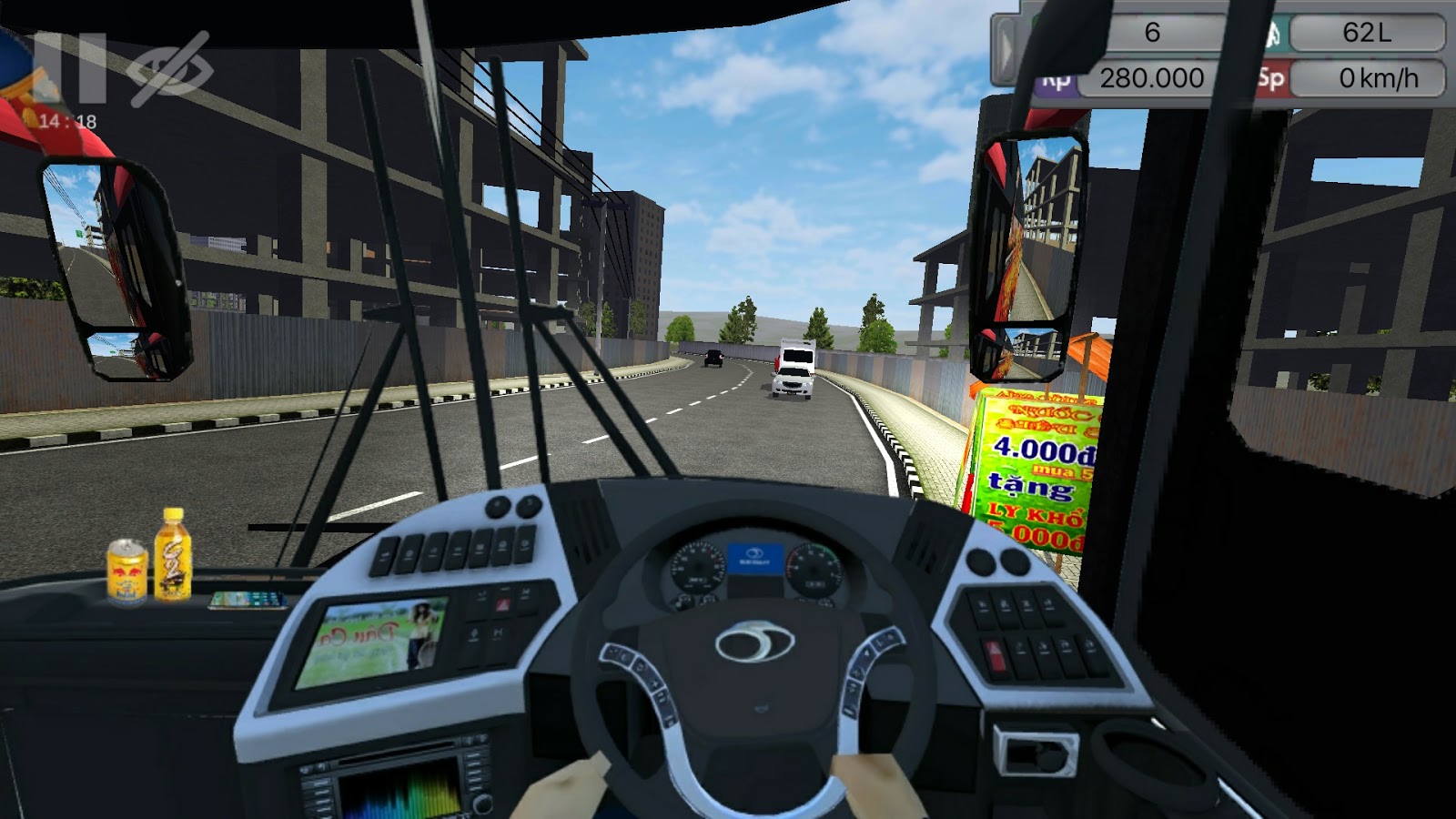Screen dimensions: 1456x819
Task: Click the fuel pump icon showing 62L
Action: click(x=1274, y=35)
